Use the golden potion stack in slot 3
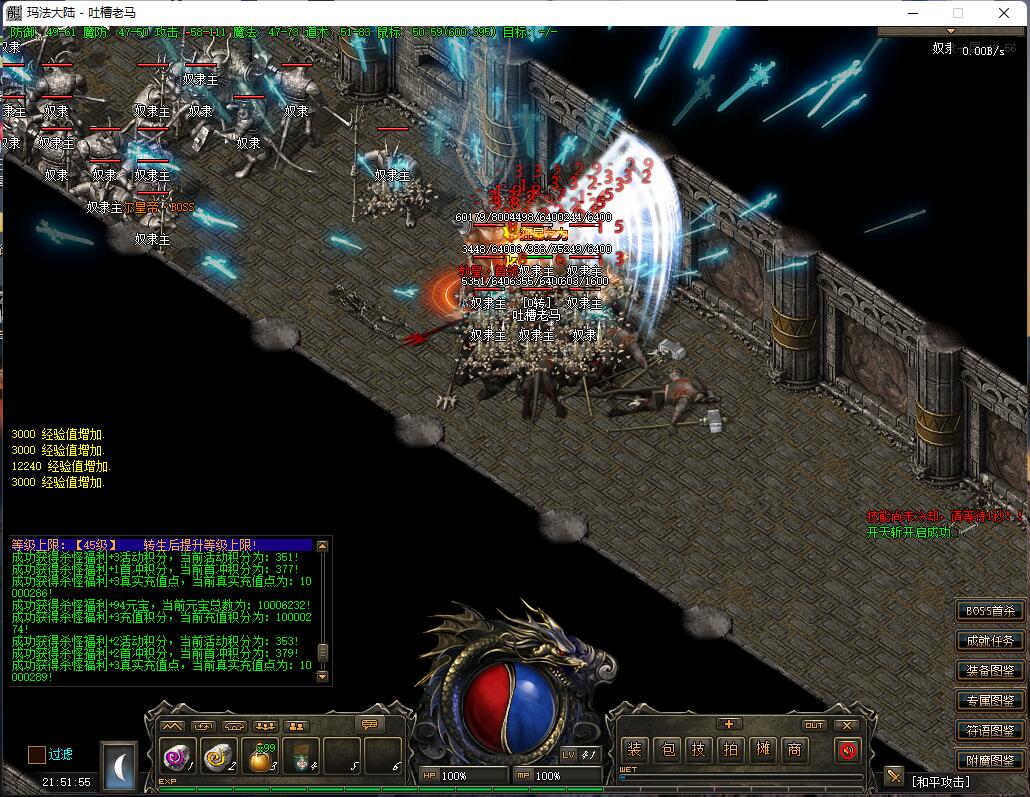Image resolution: width=1030 pixels, height=797 pixels. (x=259, y=757)
